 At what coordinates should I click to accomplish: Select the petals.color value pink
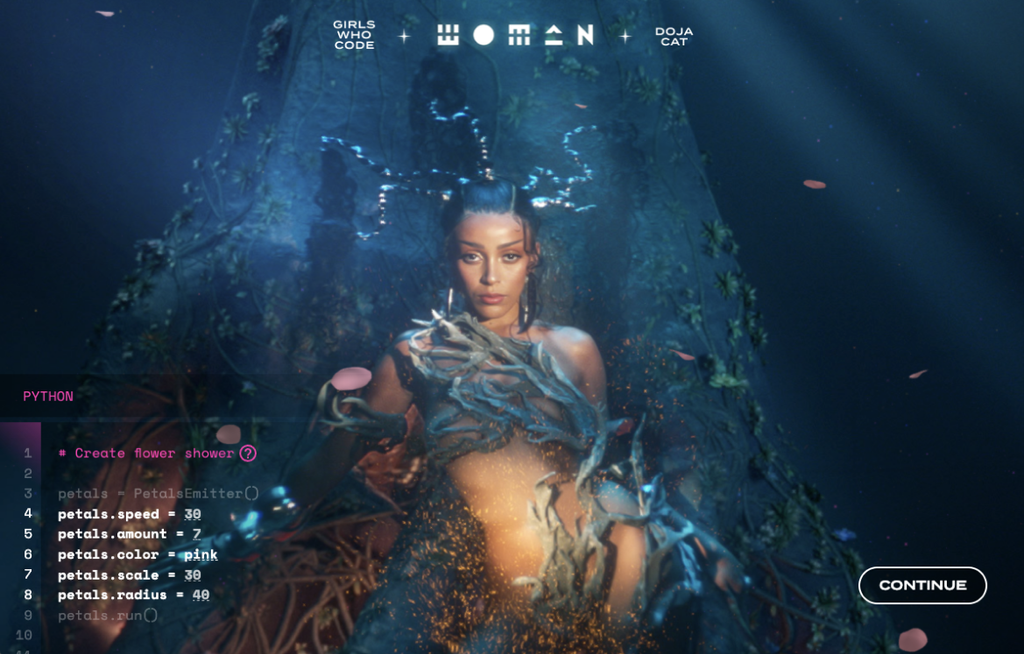[200, 554]
